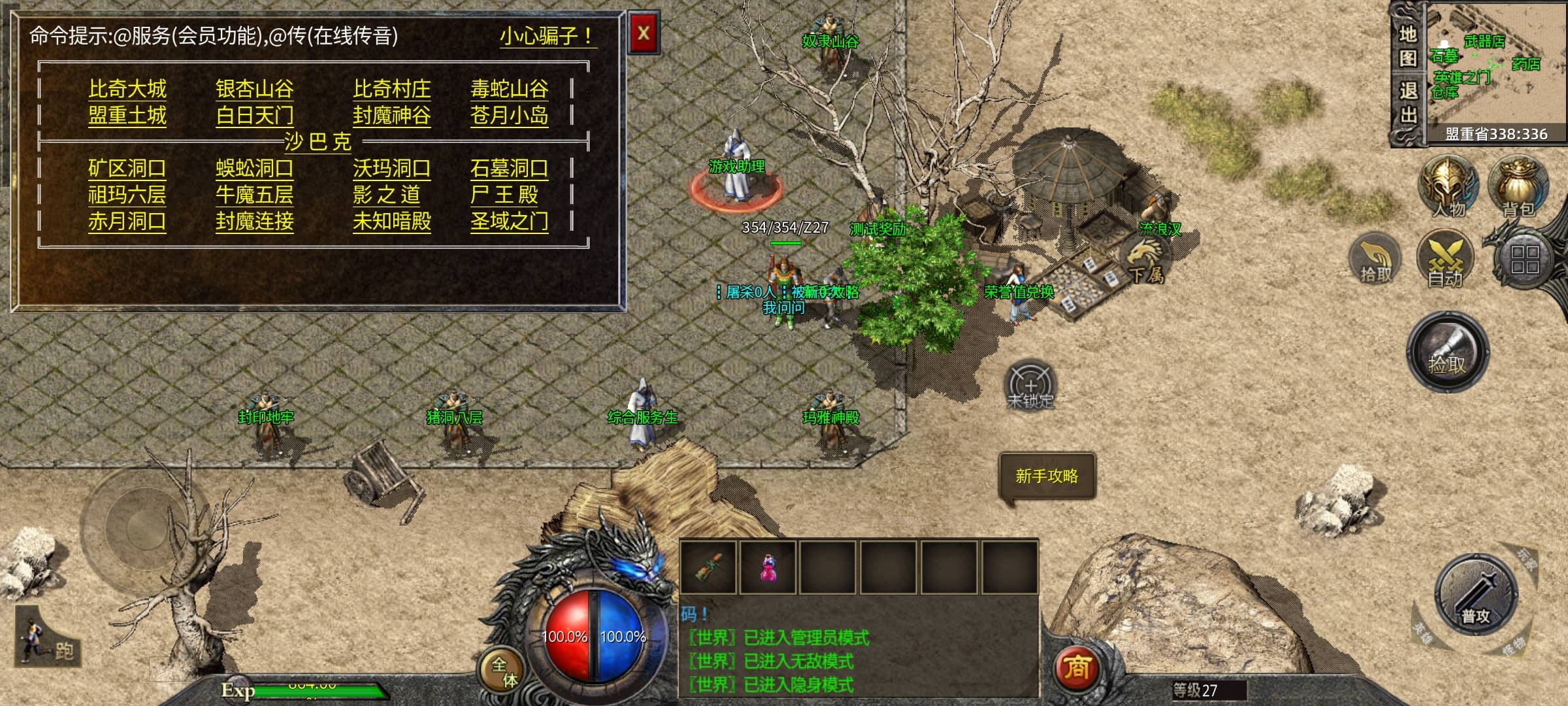The width and height of the screenshot is (1568, 706).
Task: Toggle 自动 auto-combat
Action: click(1445, 260)
